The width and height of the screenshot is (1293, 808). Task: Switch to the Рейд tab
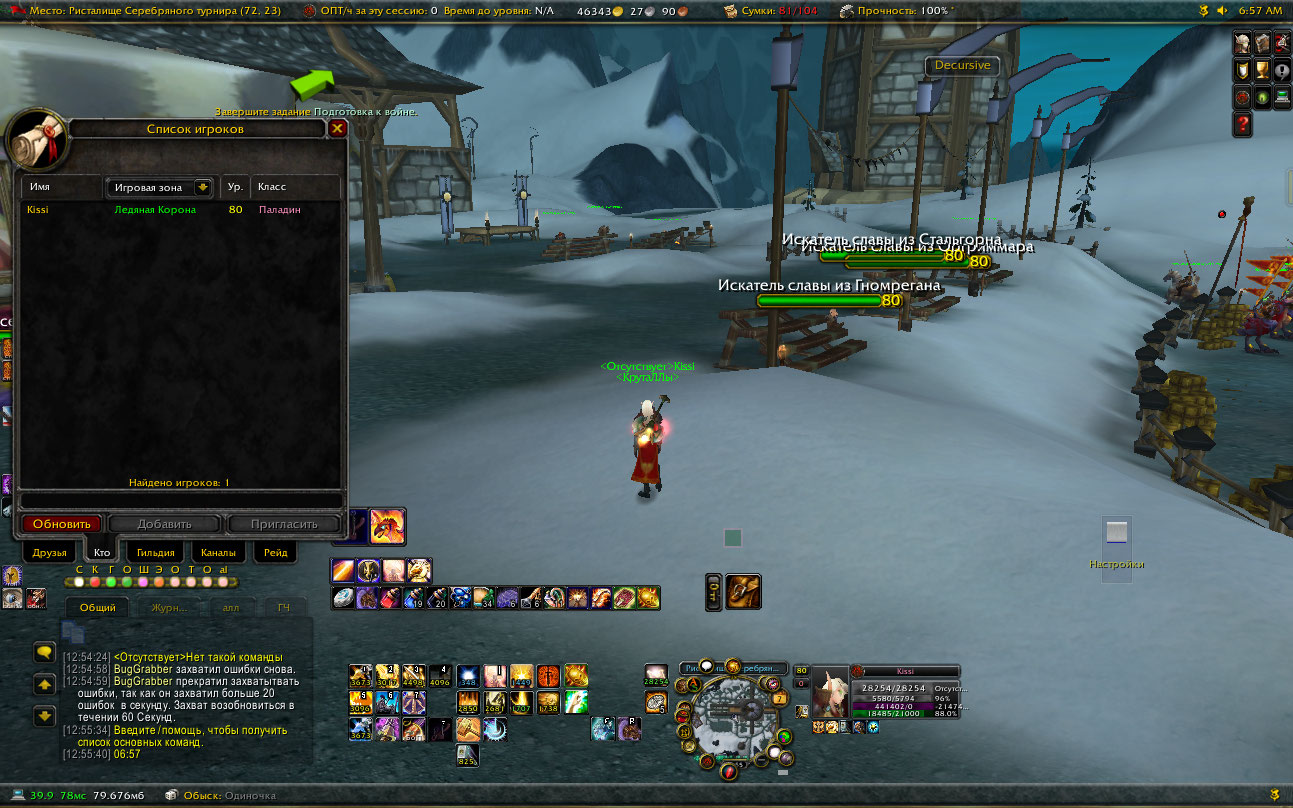coord(276,552)
